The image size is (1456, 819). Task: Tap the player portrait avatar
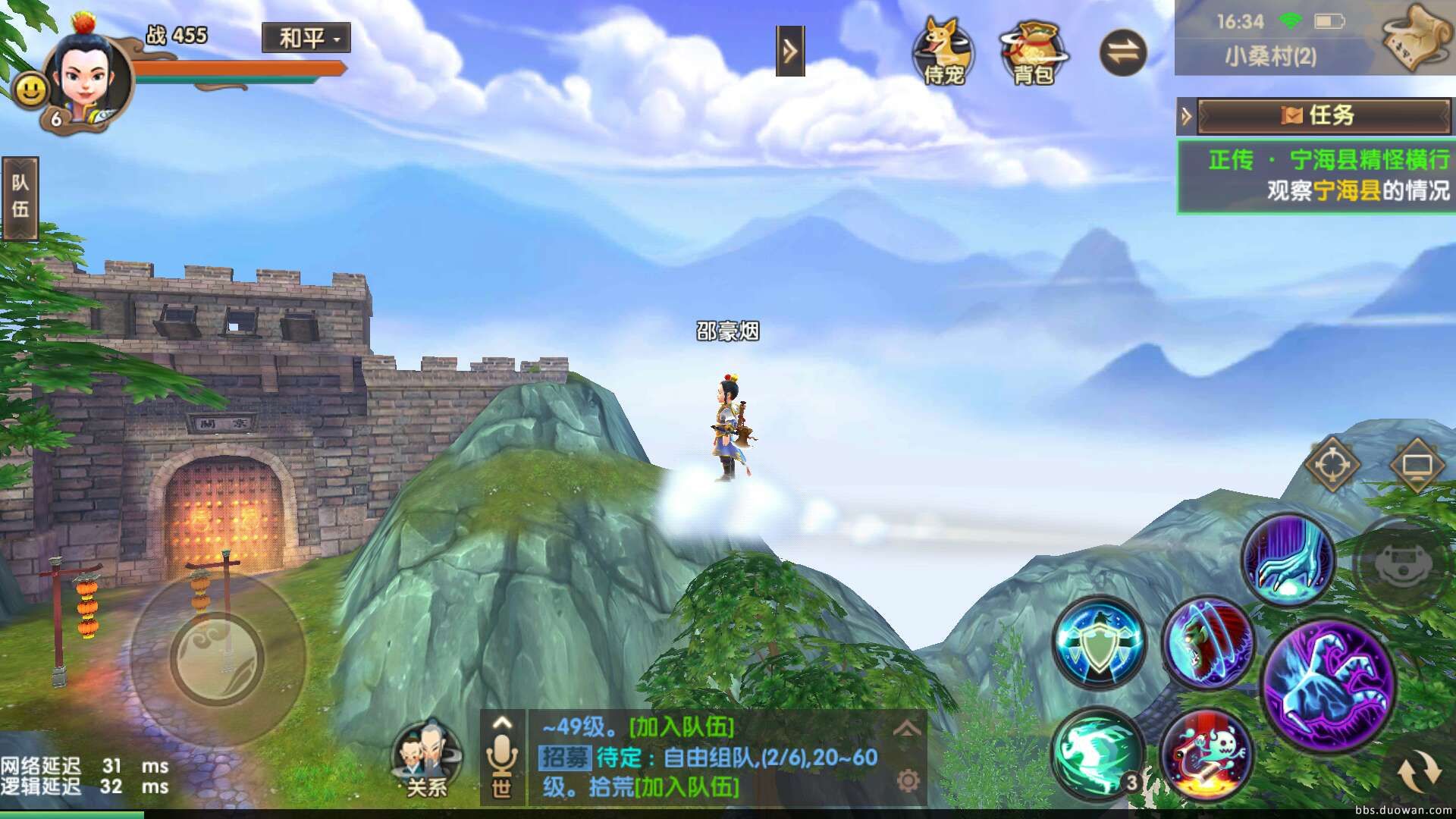click(x=86, y=72)
